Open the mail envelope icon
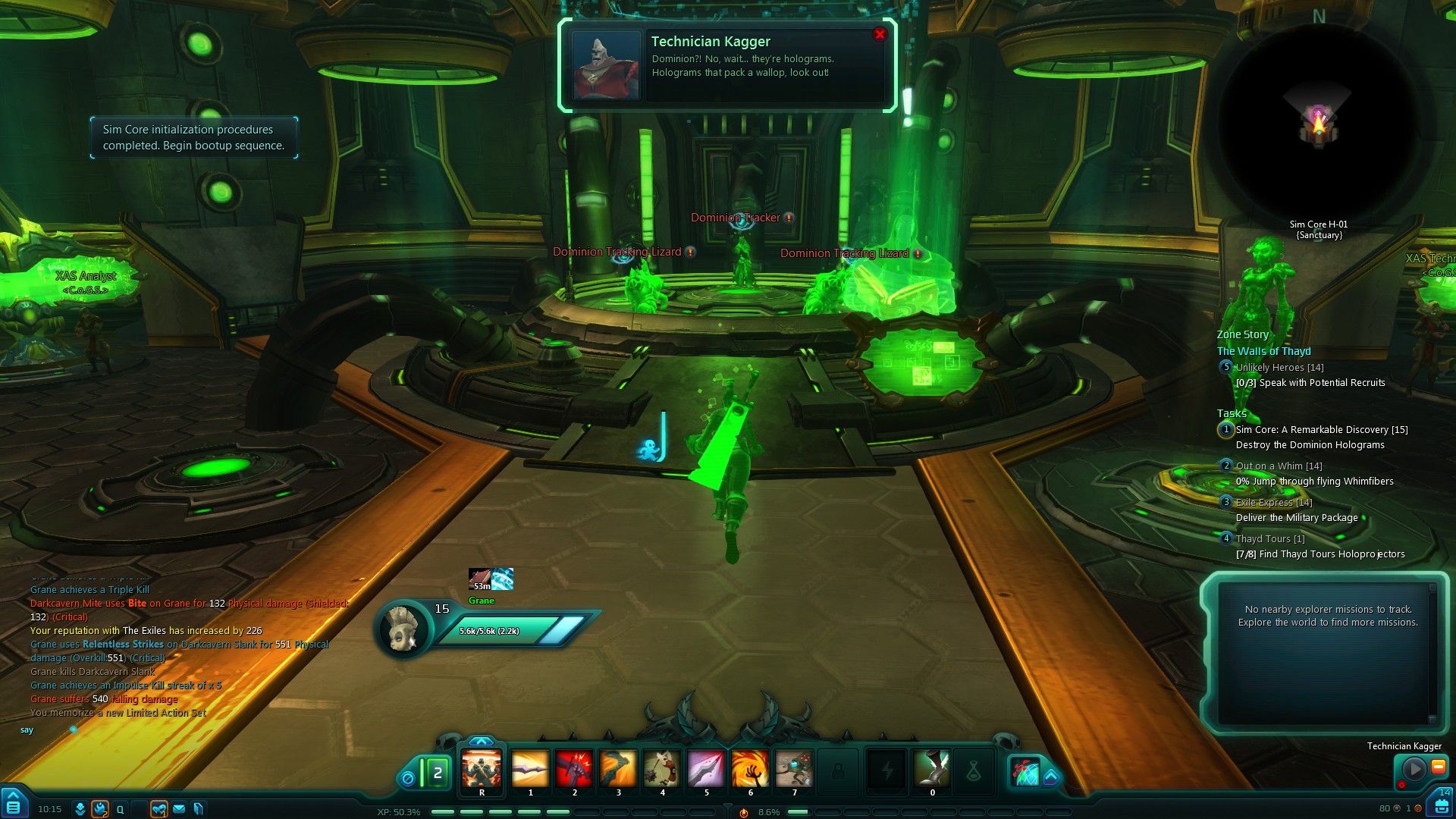The height and width of the screenshot is (819, 1456). tap(179, 809)
